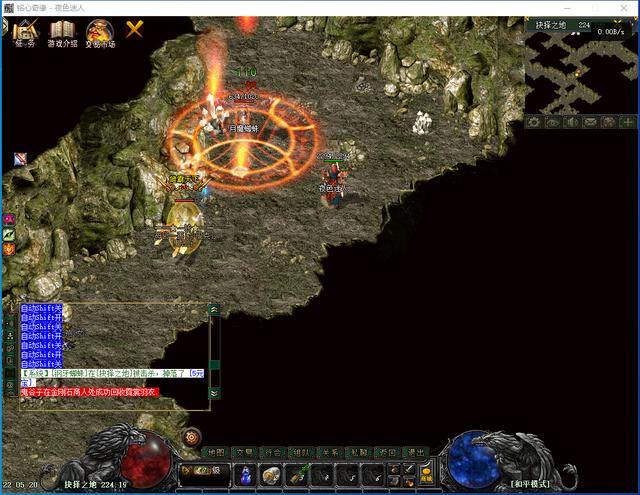Toggle the eye icon under the minimap
The height and width of the screenshot is (495, 640).
pyautogui.click(x=553, y=122)
